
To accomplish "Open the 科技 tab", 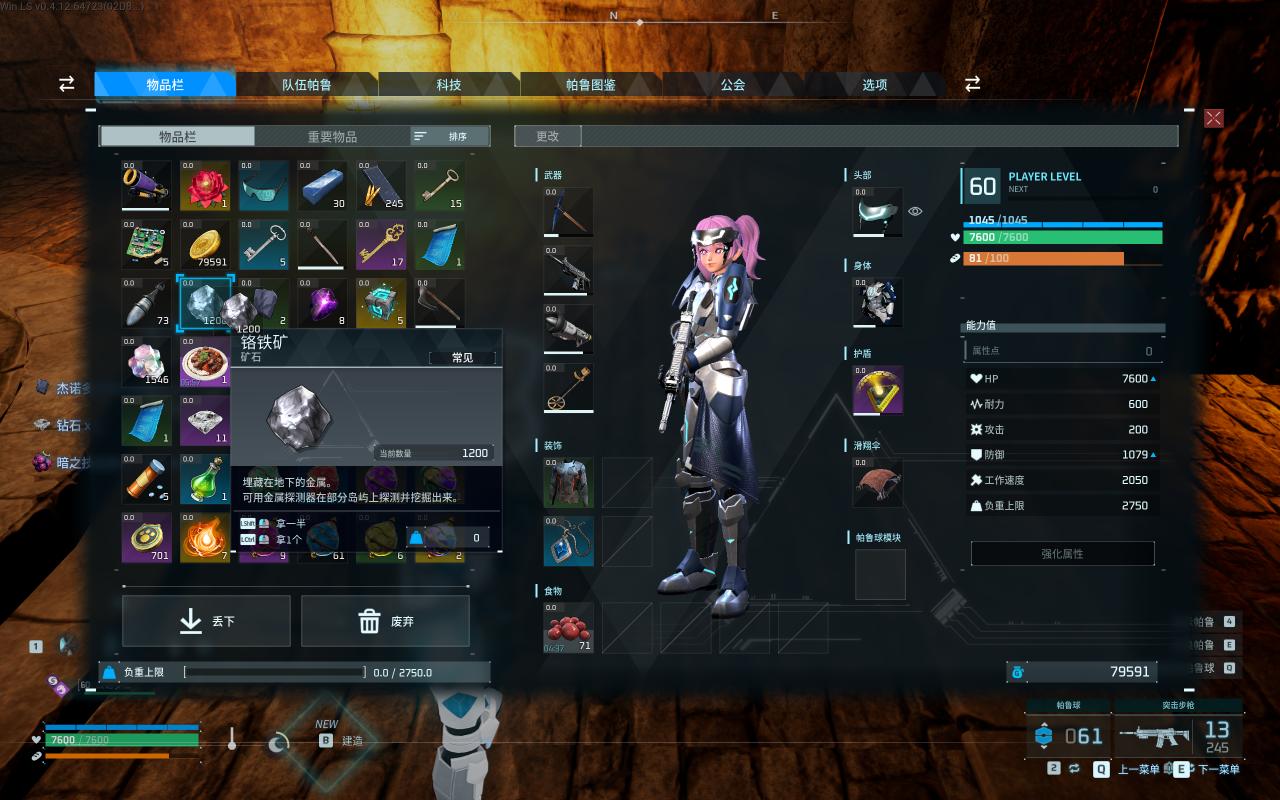I will [449, 85].
